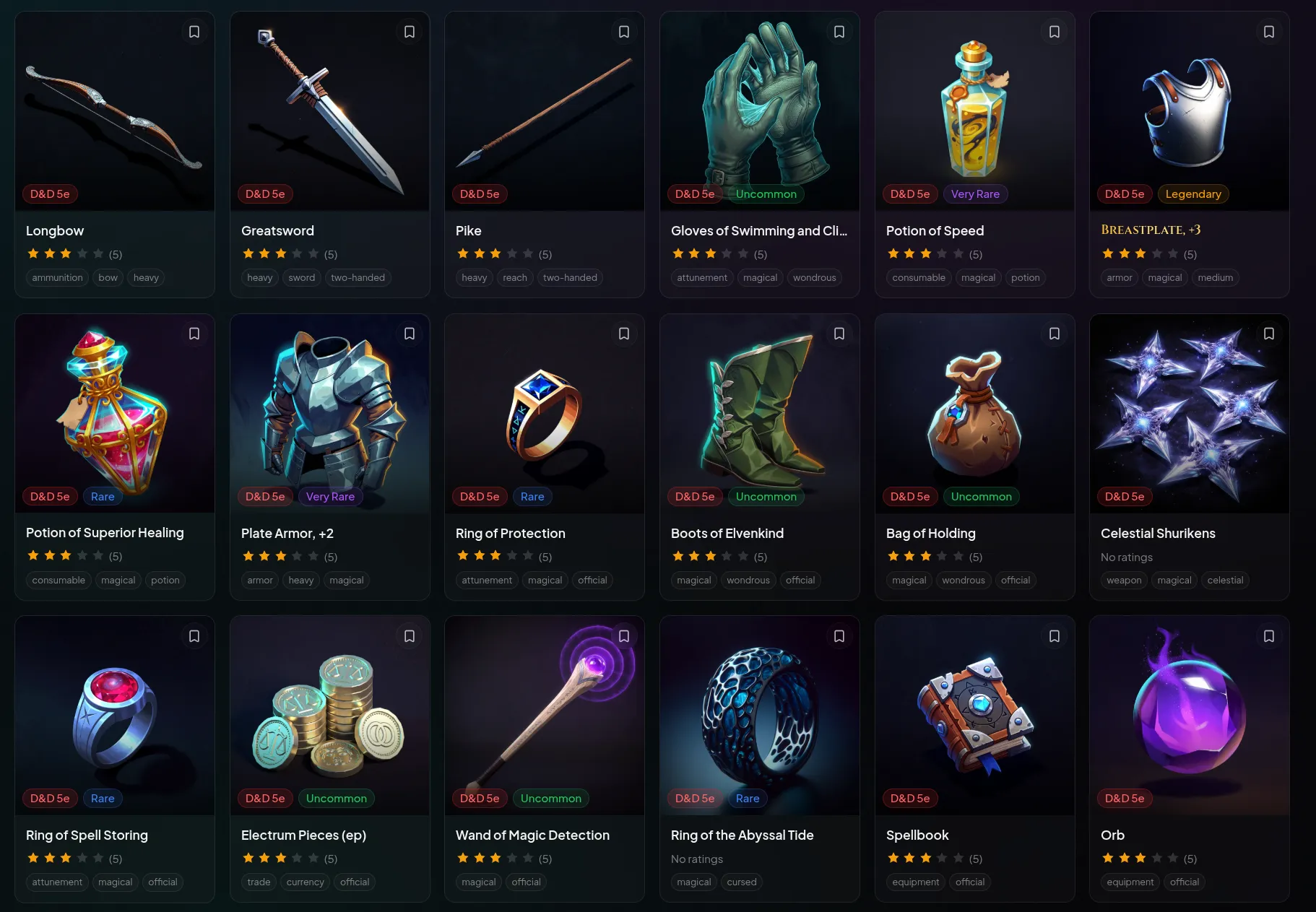Bookmark the Spellbook item
The width and height of the screenshot is (1316, 912).
tap(1054, 635)
